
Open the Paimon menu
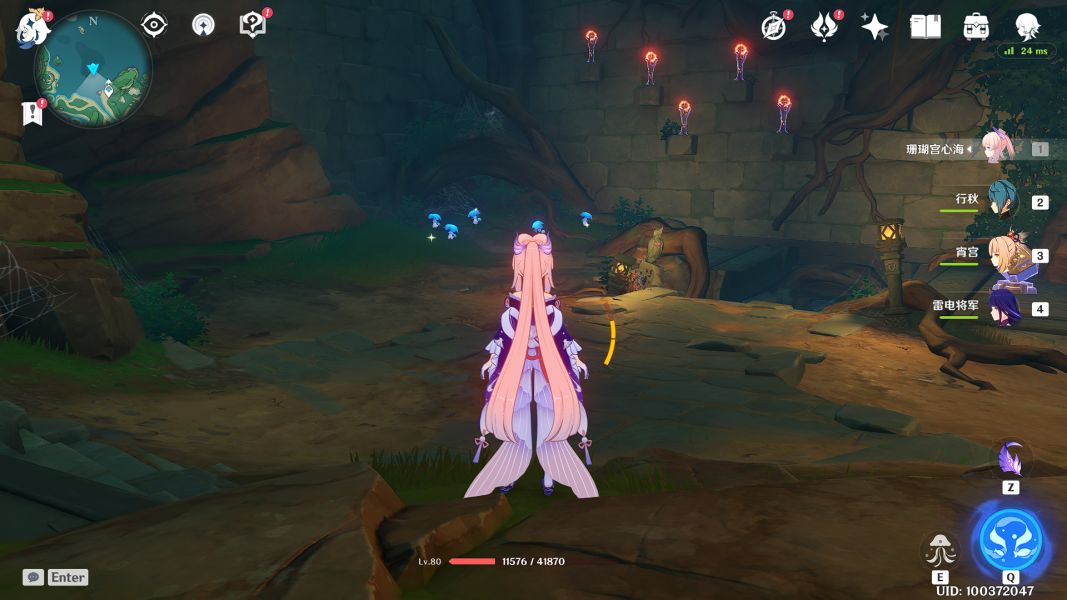(32, 27)
